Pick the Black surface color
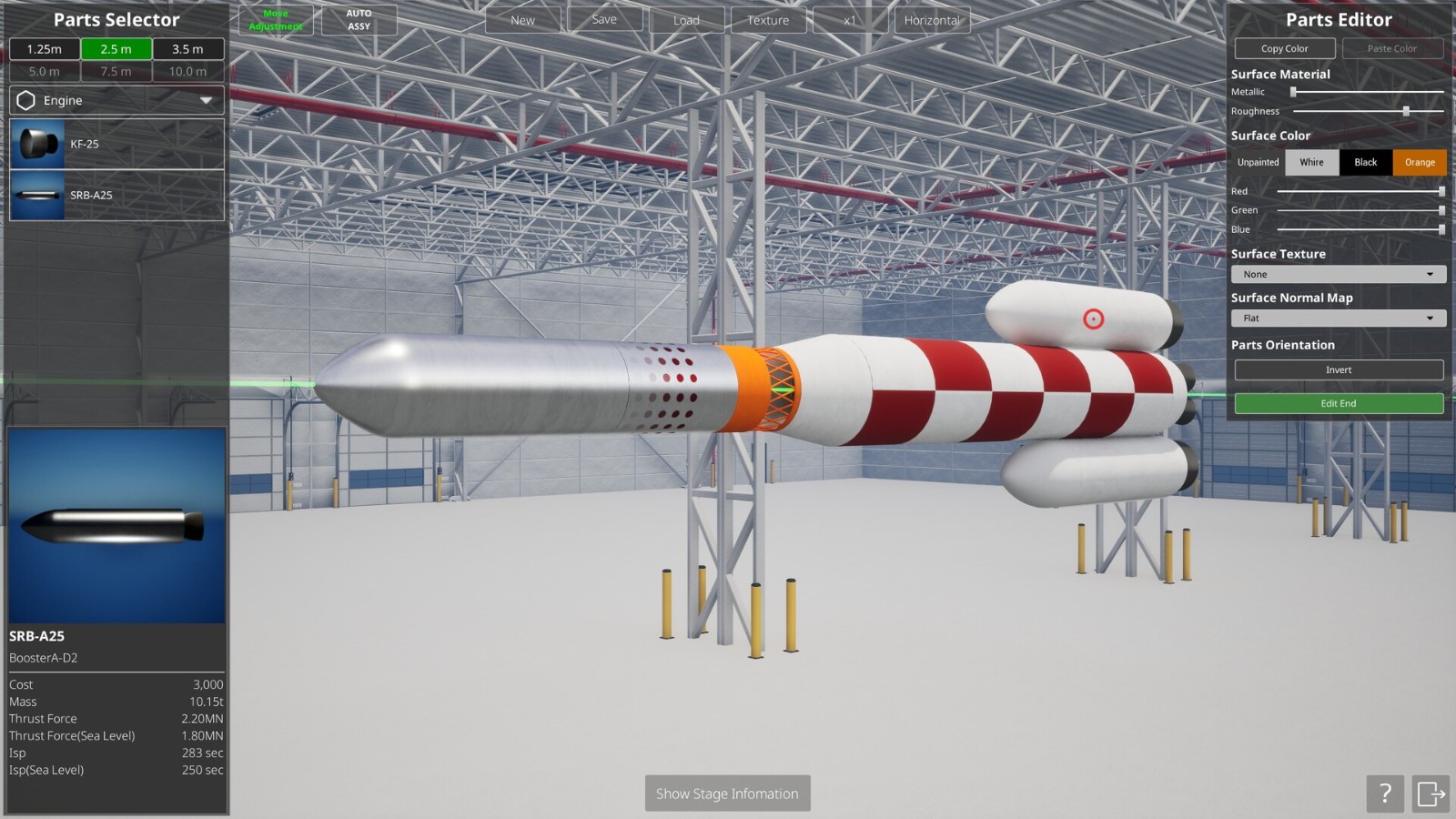The image size is (1456, 819). 1365,162
